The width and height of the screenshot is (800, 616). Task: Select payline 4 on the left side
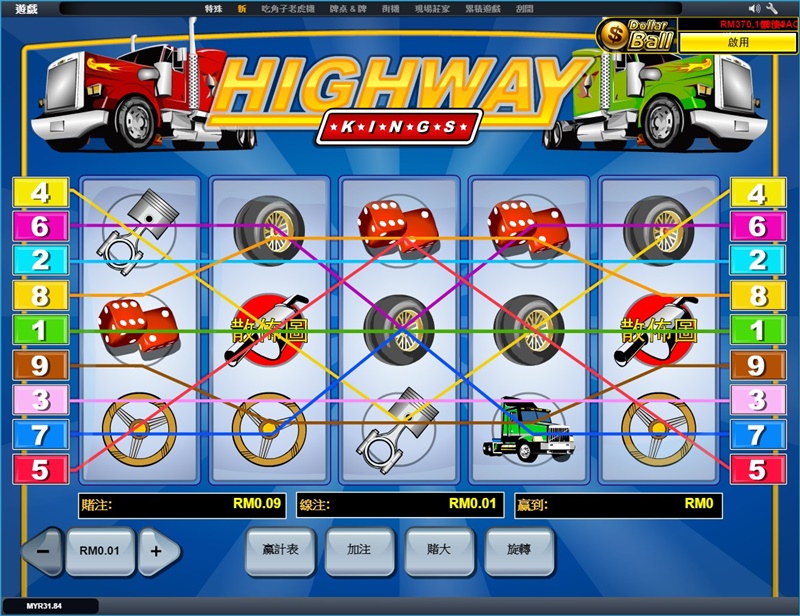click(x=39, y=192)
